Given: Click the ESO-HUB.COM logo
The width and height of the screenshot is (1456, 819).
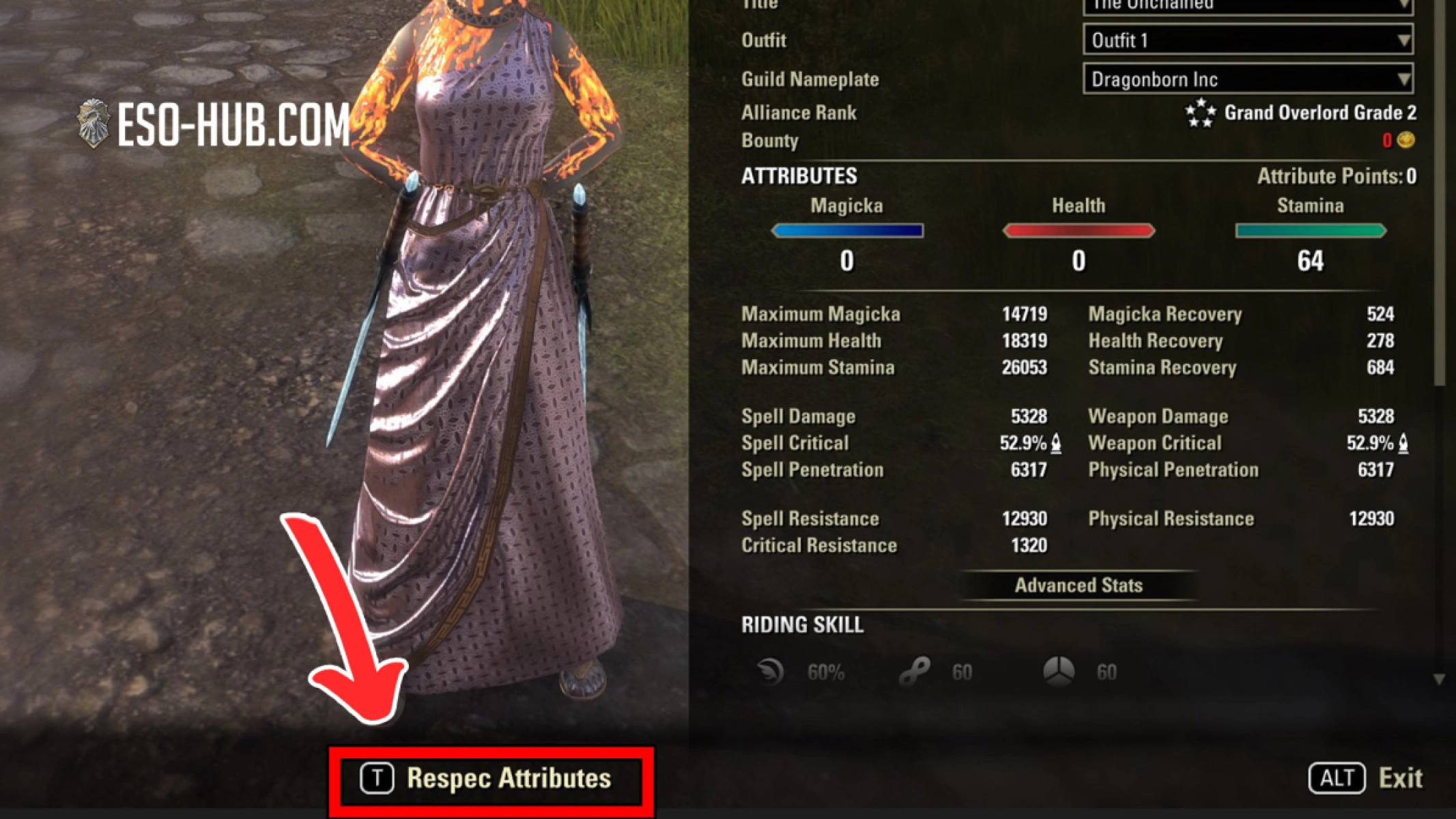Looking at the screenshot, I should click(212, 123).
